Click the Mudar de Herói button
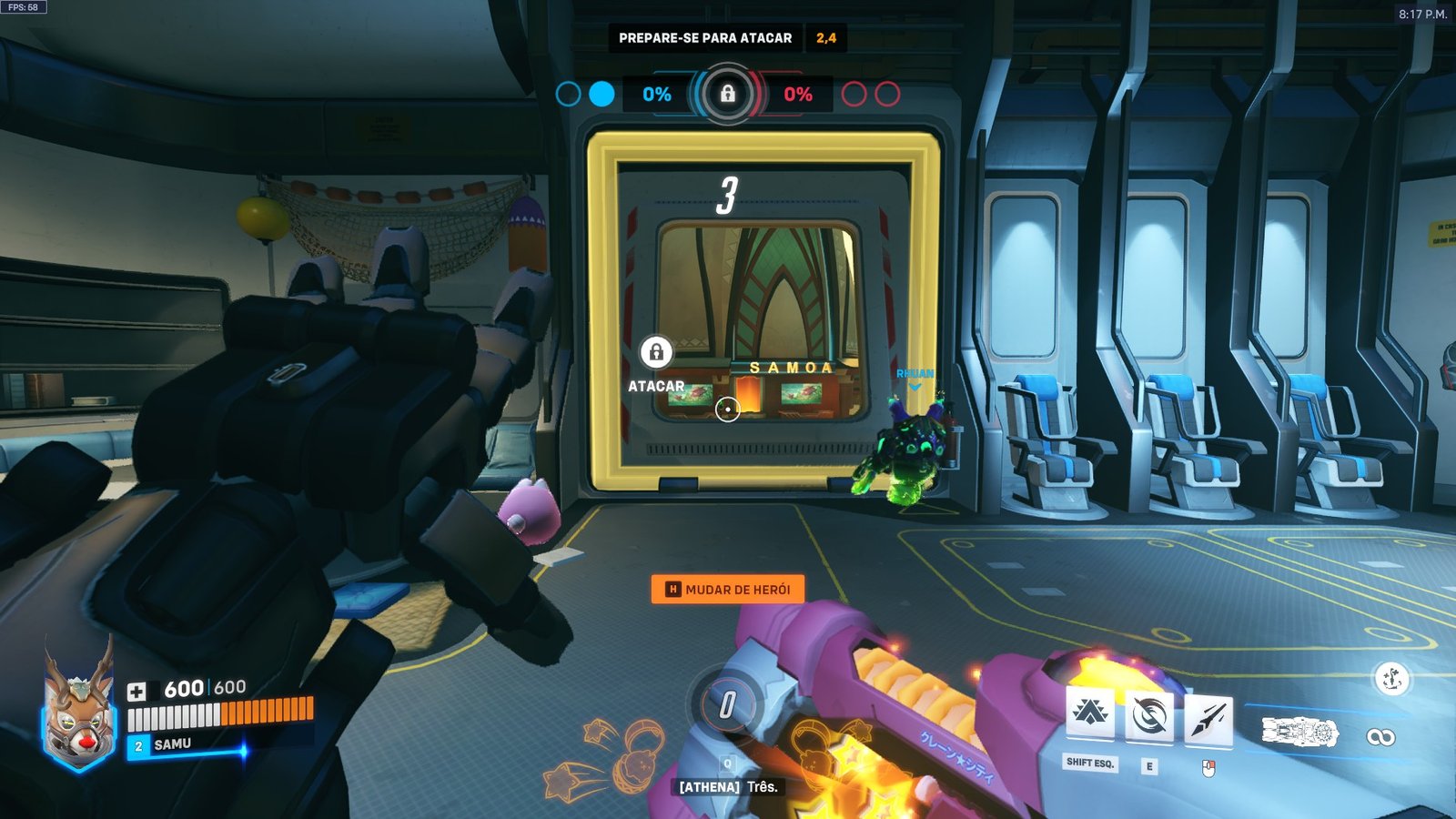This screenshot has width=1456, height=819. (x=728, y=590)
